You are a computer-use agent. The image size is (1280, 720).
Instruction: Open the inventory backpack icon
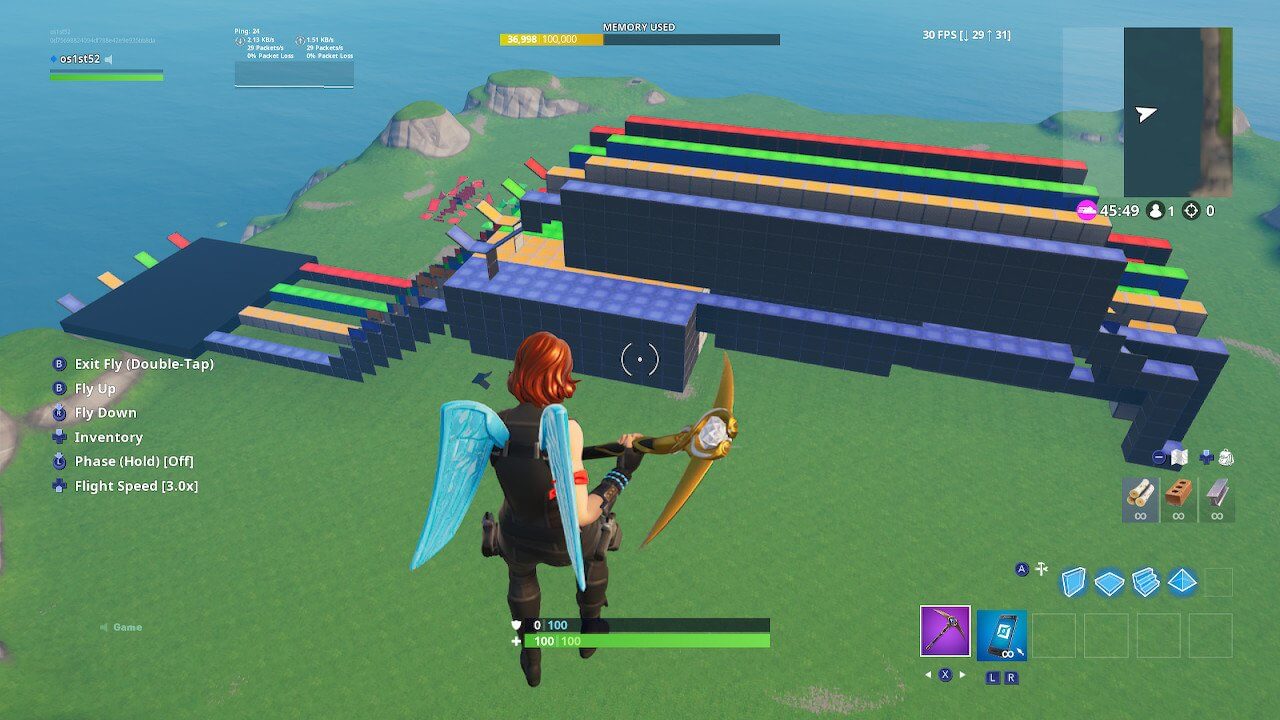pyautogui.click(x=1225, y=457)
